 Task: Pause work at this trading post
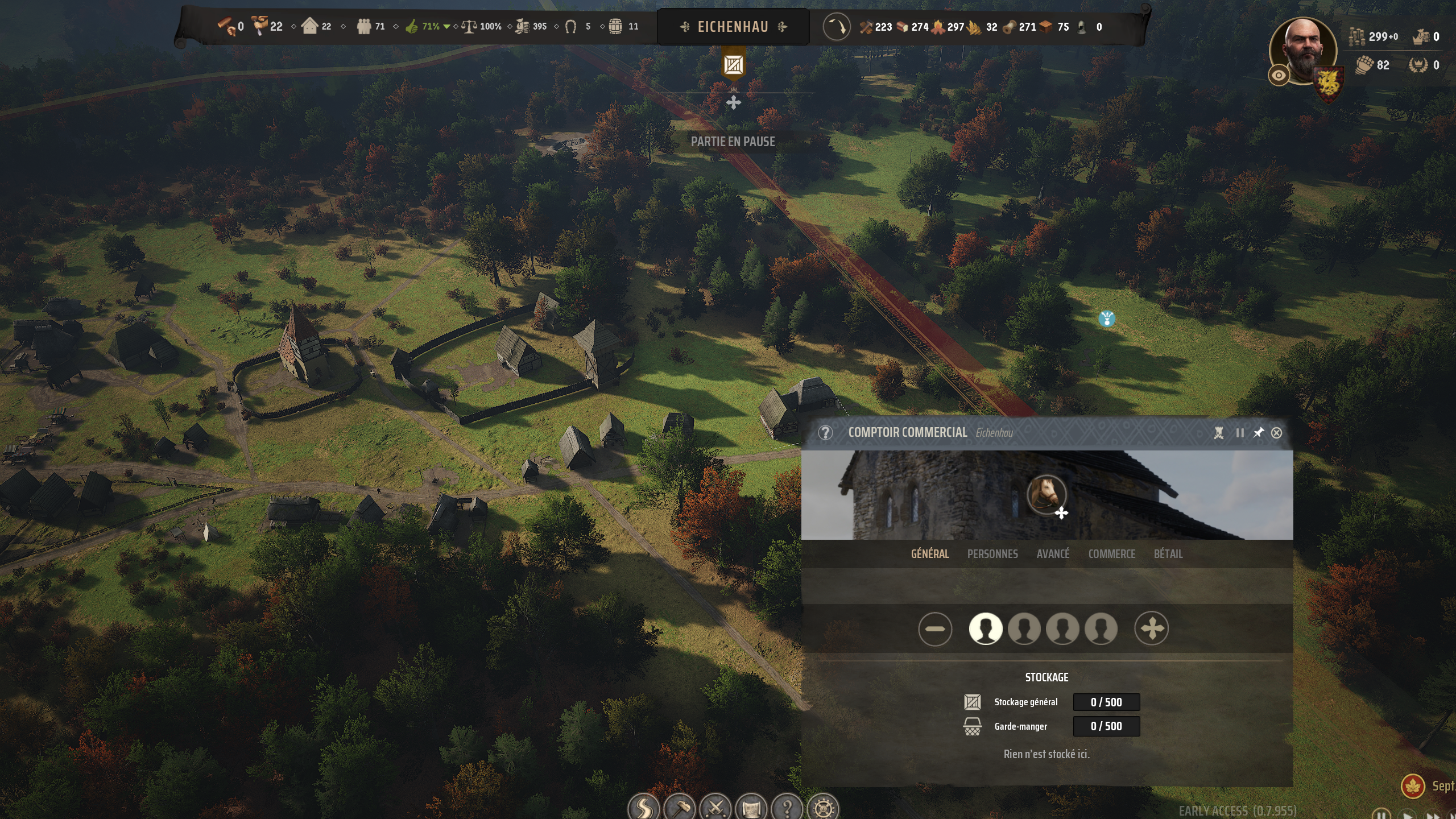click(1240, 433)
